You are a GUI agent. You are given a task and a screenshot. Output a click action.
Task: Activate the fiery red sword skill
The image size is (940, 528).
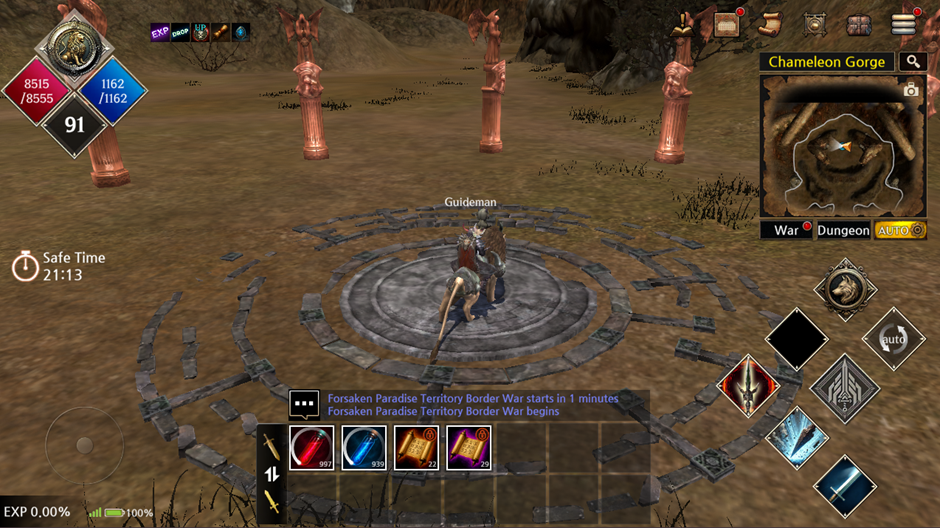[748, 387]
